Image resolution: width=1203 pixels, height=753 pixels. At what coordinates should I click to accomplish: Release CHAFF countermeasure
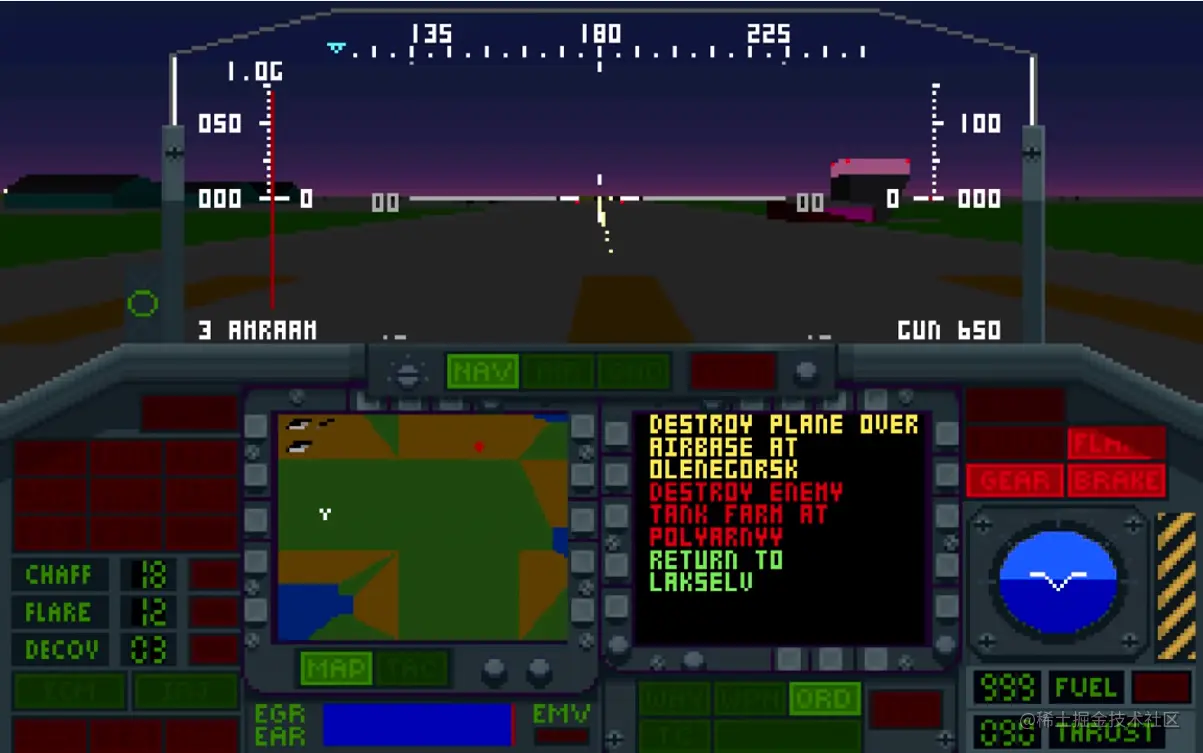[60, 575]
